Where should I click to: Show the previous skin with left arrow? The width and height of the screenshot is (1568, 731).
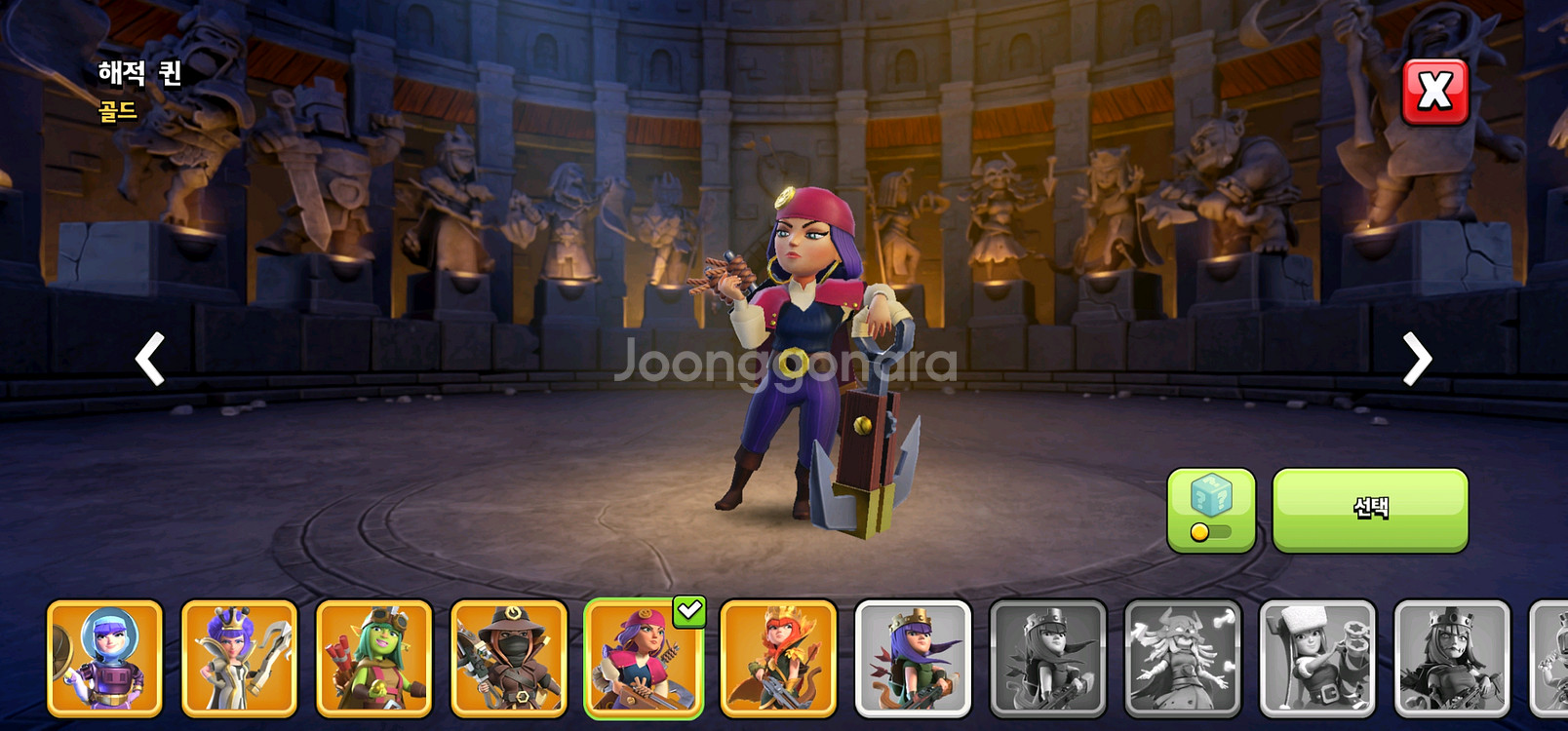150,359
